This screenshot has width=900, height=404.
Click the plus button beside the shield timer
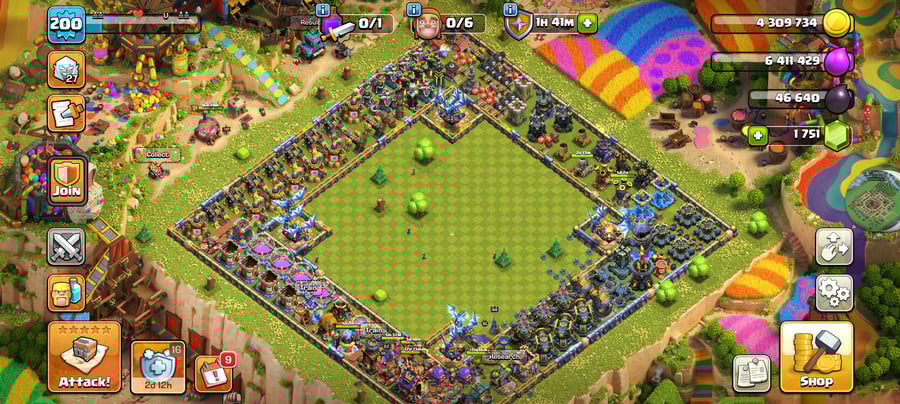pos(586,22)
